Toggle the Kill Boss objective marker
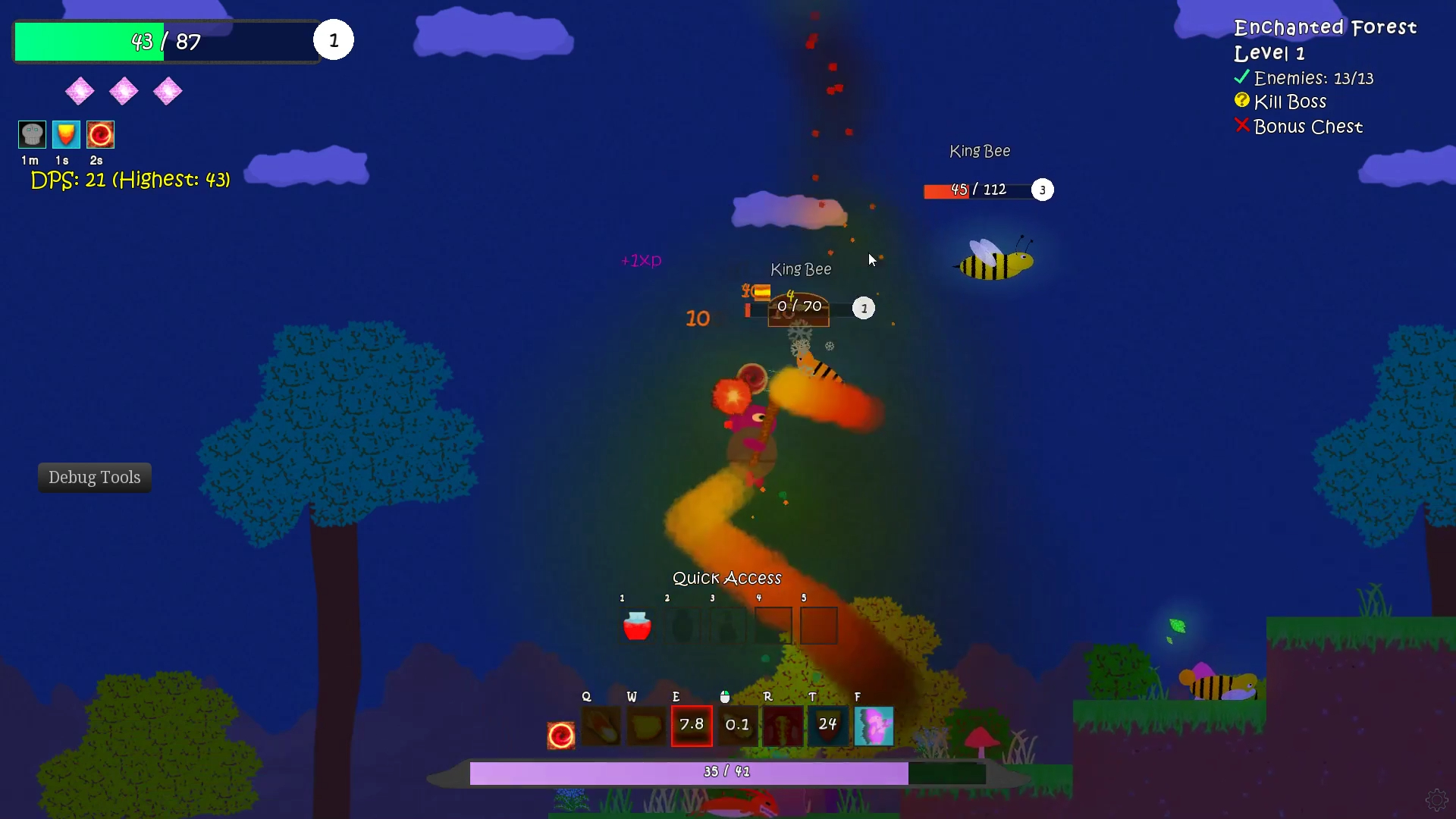This screenshot has height=819, width=1456. tap(1241, 100)
